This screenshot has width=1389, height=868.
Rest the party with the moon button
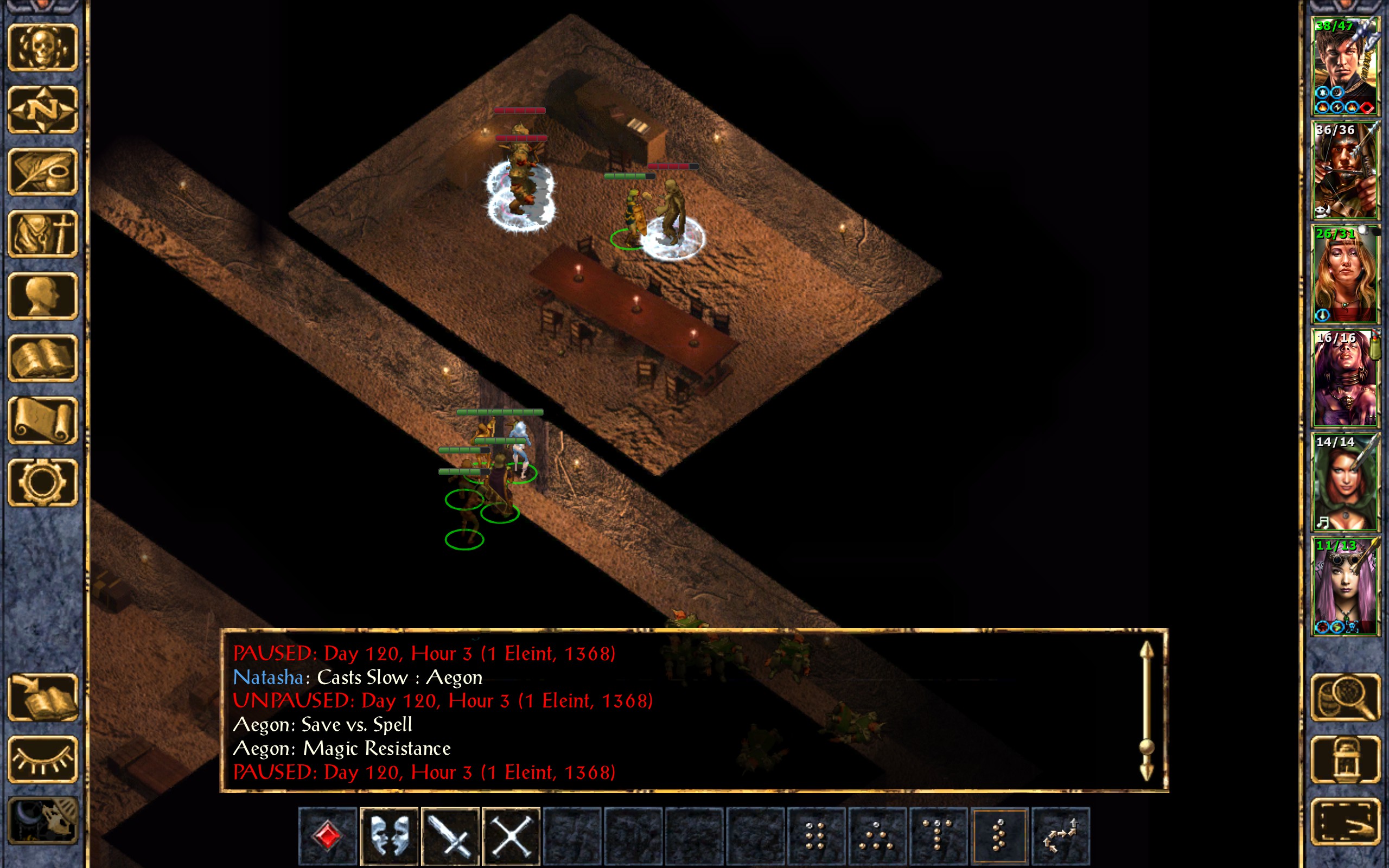[x=42, y=821]
